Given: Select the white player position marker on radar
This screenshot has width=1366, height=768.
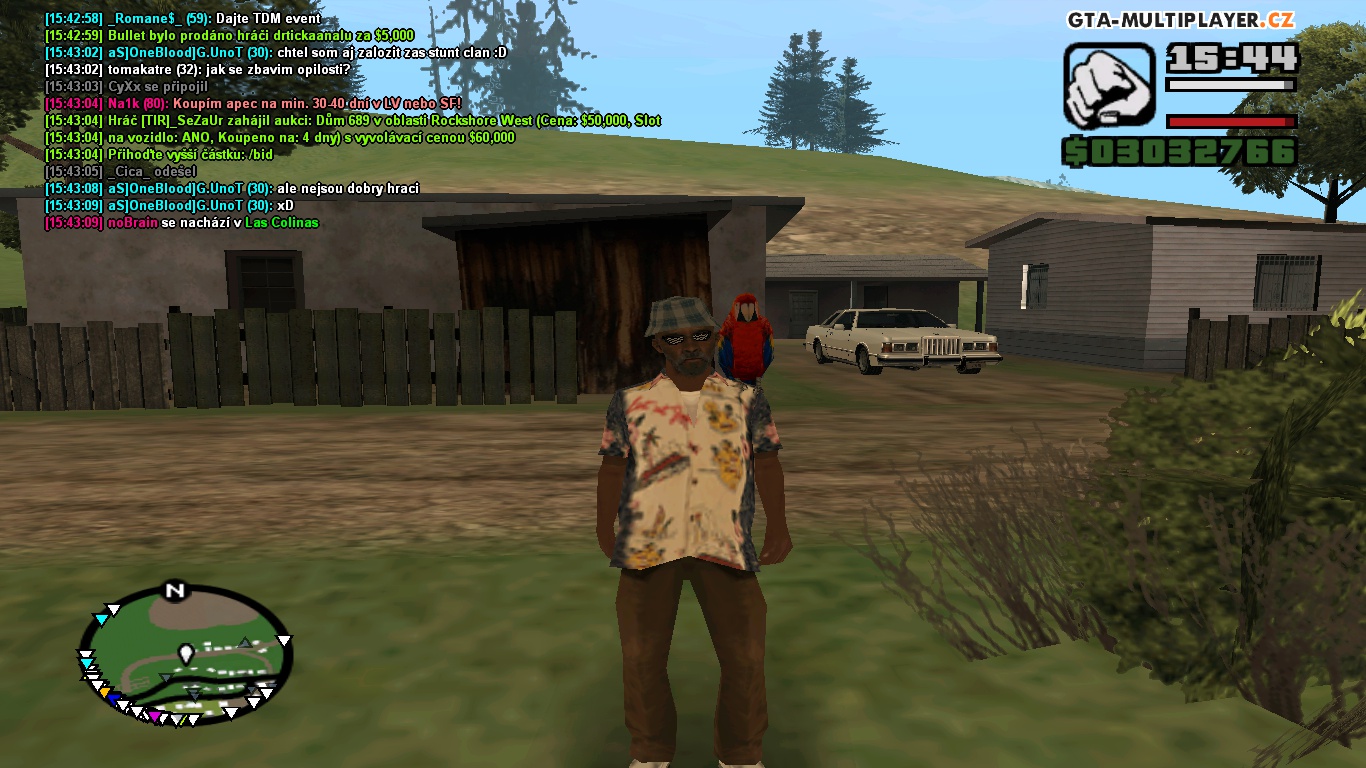Looking at the screenshot, I should tap(185, 655).
